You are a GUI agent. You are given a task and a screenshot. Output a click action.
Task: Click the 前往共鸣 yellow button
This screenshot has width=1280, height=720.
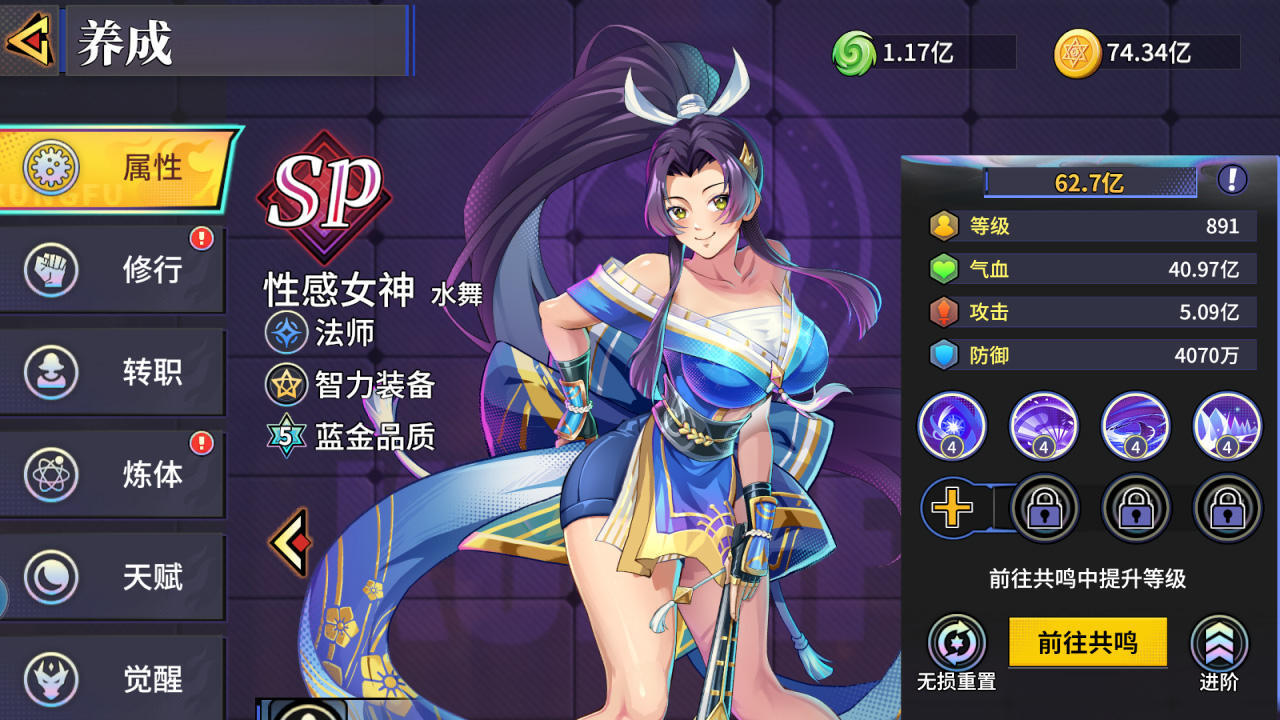pyautogui.click(x=1087, y=642)
